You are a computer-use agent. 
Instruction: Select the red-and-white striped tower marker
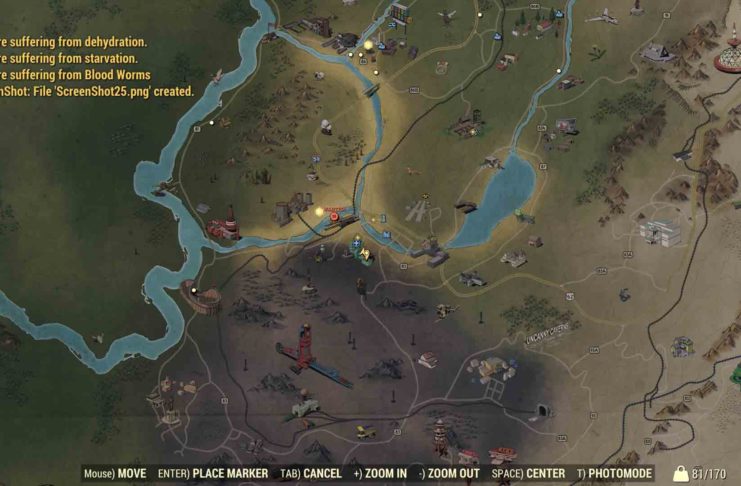coord(441,433)
